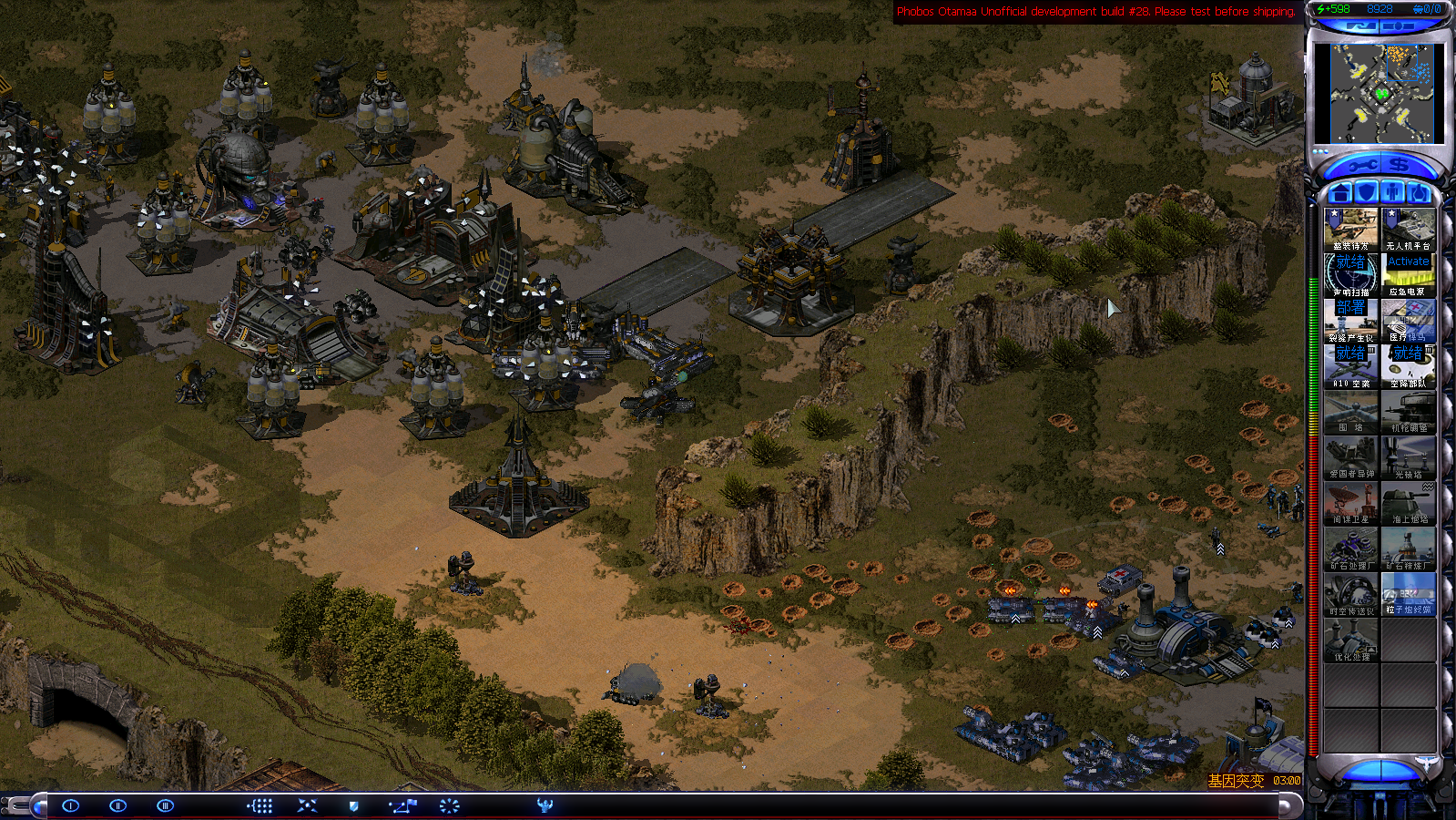1456x820 pixels.
Task: Deploy the ready paratroopers (空降部队)
Action: (1408, 365)
